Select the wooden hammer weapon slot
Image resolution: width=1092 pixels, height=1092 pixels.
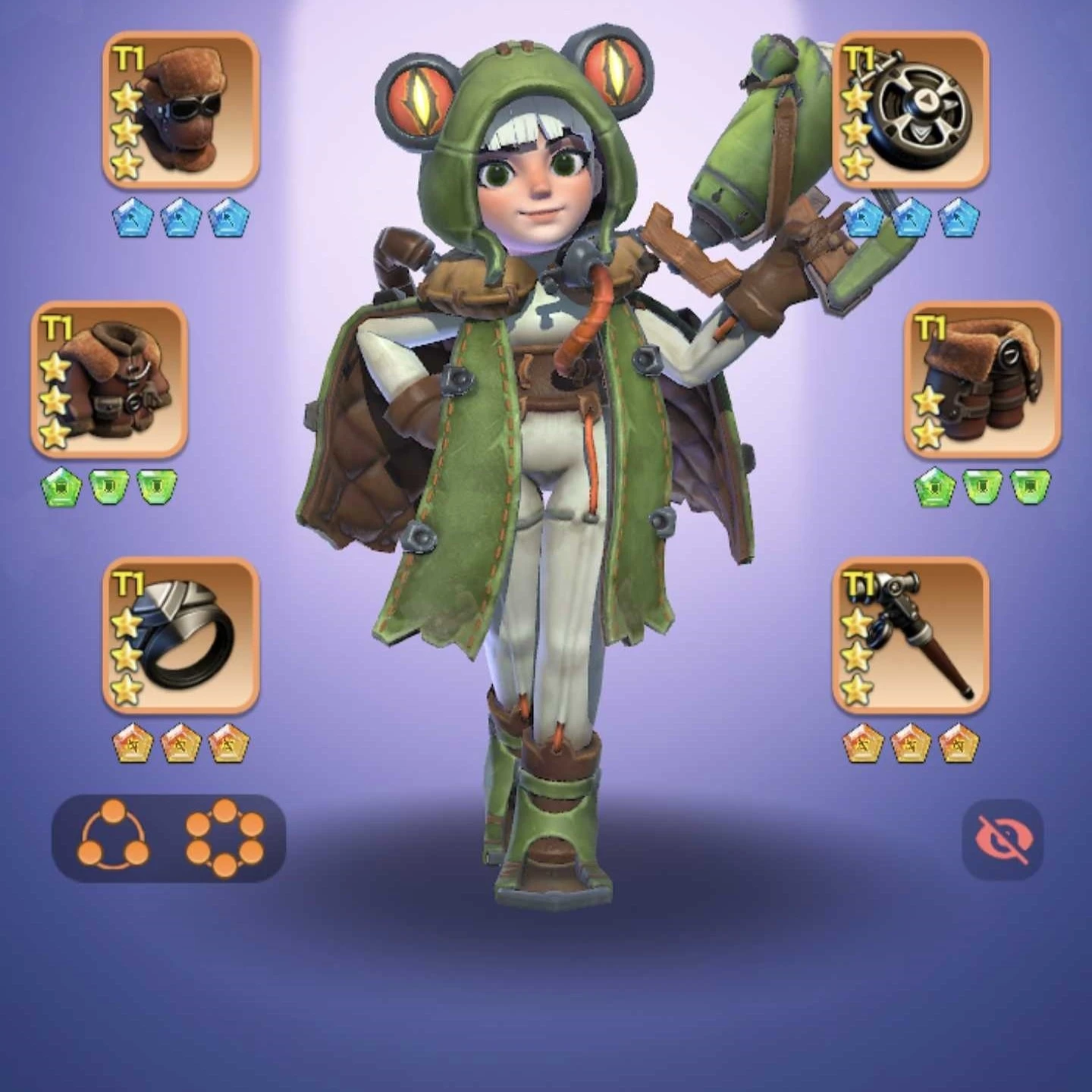coord(911,635)
